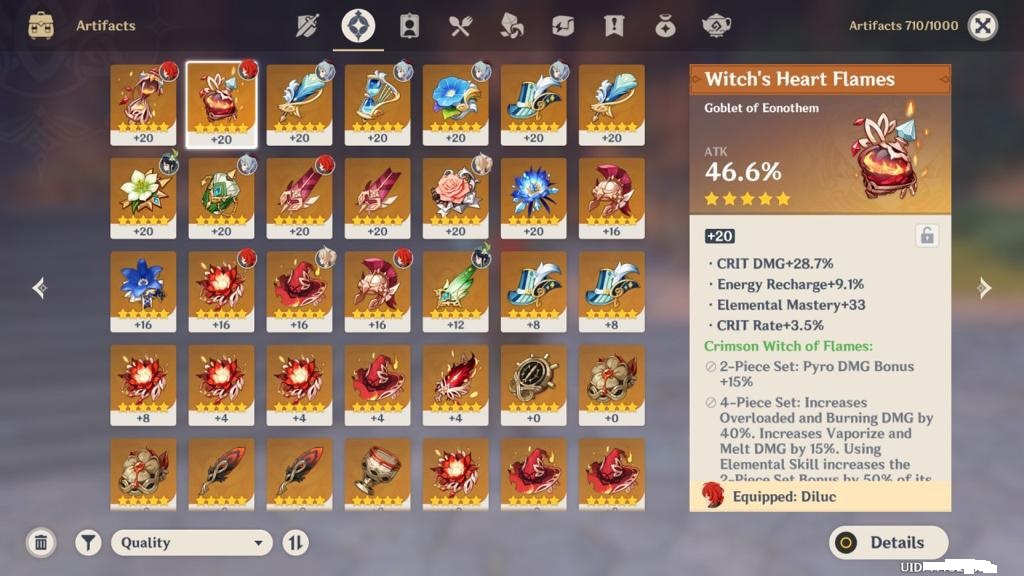The image size is (1024, 576).
Task: Switch to the Food tab
Action: coord(460,26)
